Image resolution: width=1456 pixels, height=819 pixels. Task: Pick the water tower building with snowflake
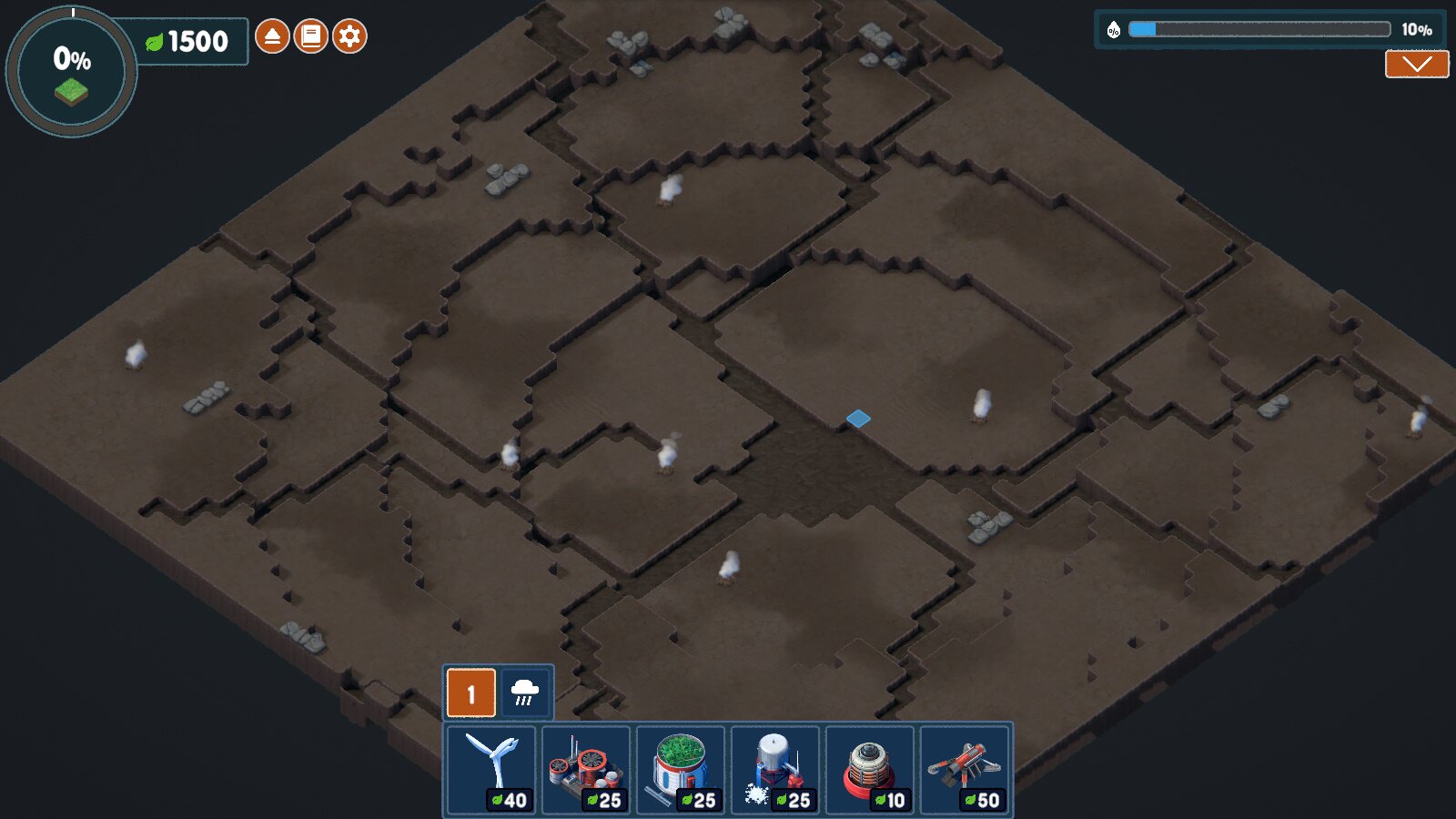tap(776, 770)
